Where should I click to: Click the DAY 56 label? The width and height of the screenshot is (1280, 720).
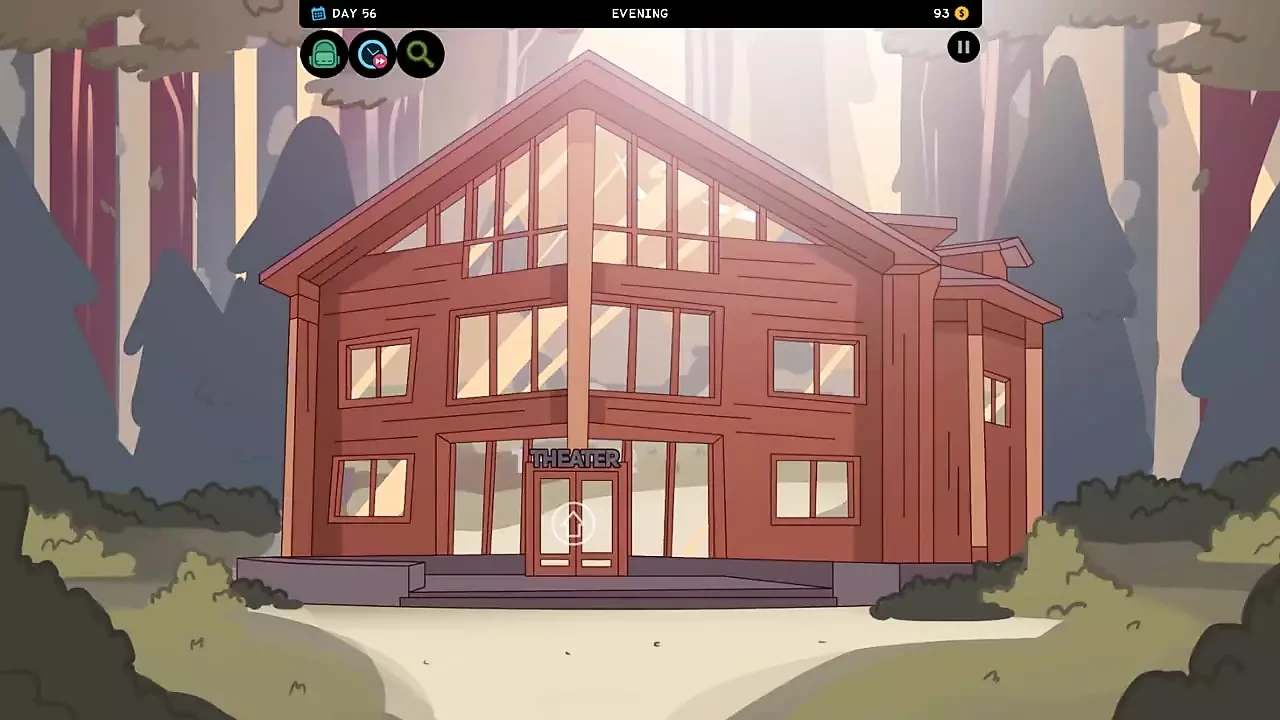pyautogui.click(x=355, y=13)
